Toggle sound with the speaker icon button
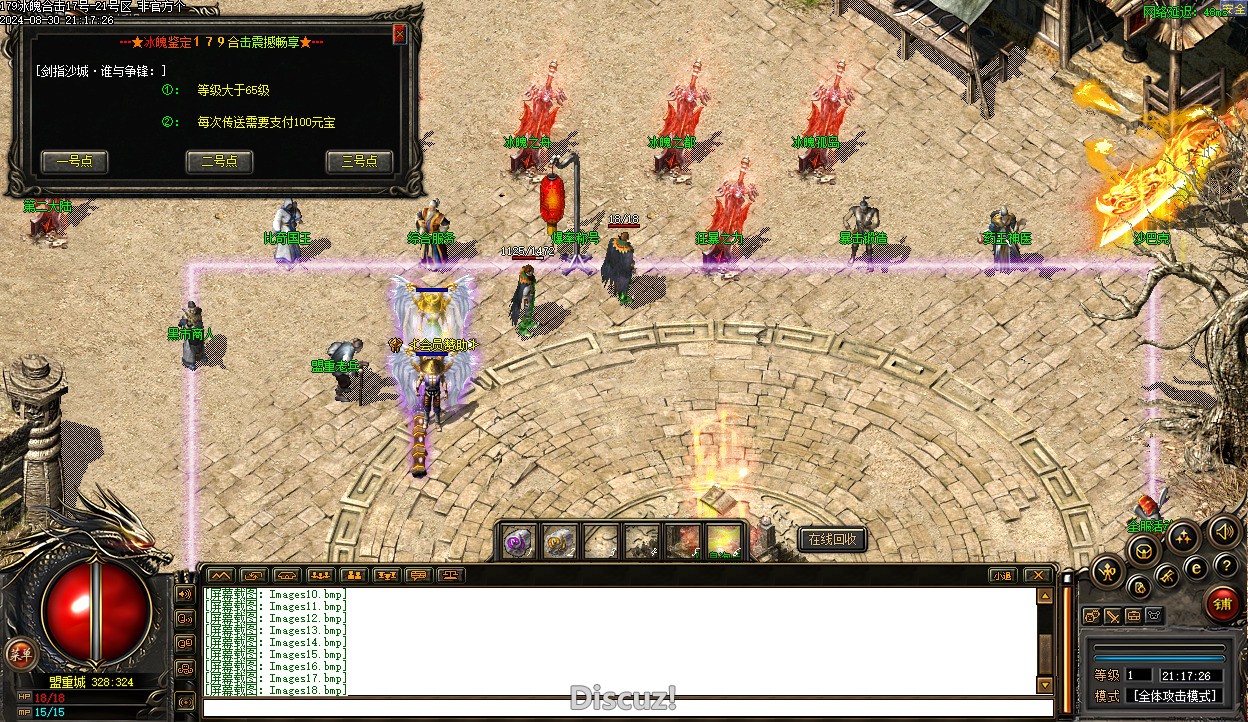 (x=1222, y=531)
